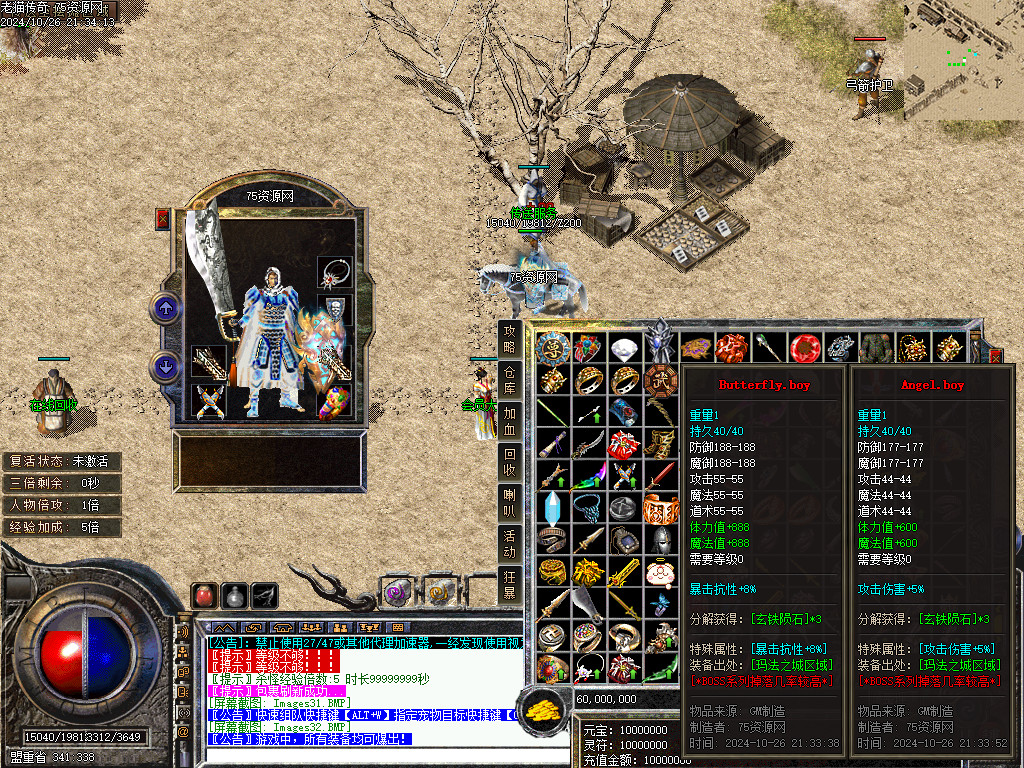The width and height of the screenshot is (1024, 768).
Task: Close the character equipment panel
Action: coord(163,220)
